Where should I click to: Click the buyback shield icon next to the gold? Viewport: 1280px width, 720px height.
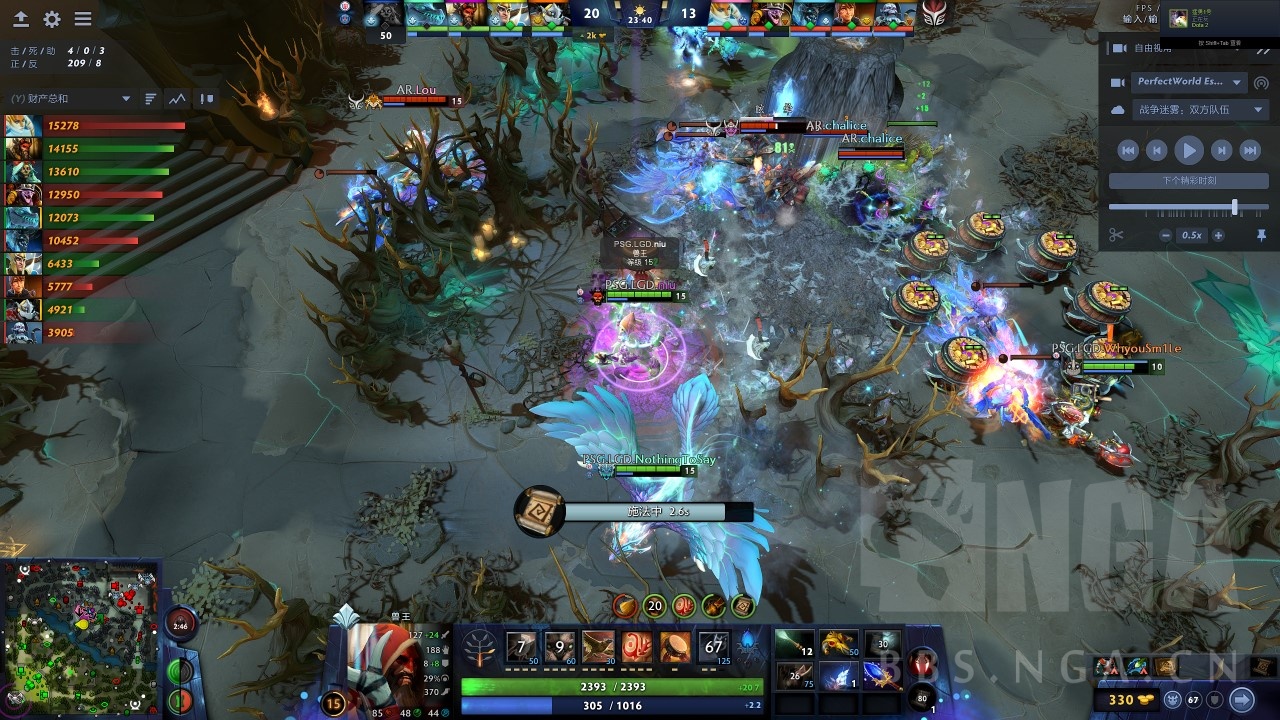[1214, 700]
